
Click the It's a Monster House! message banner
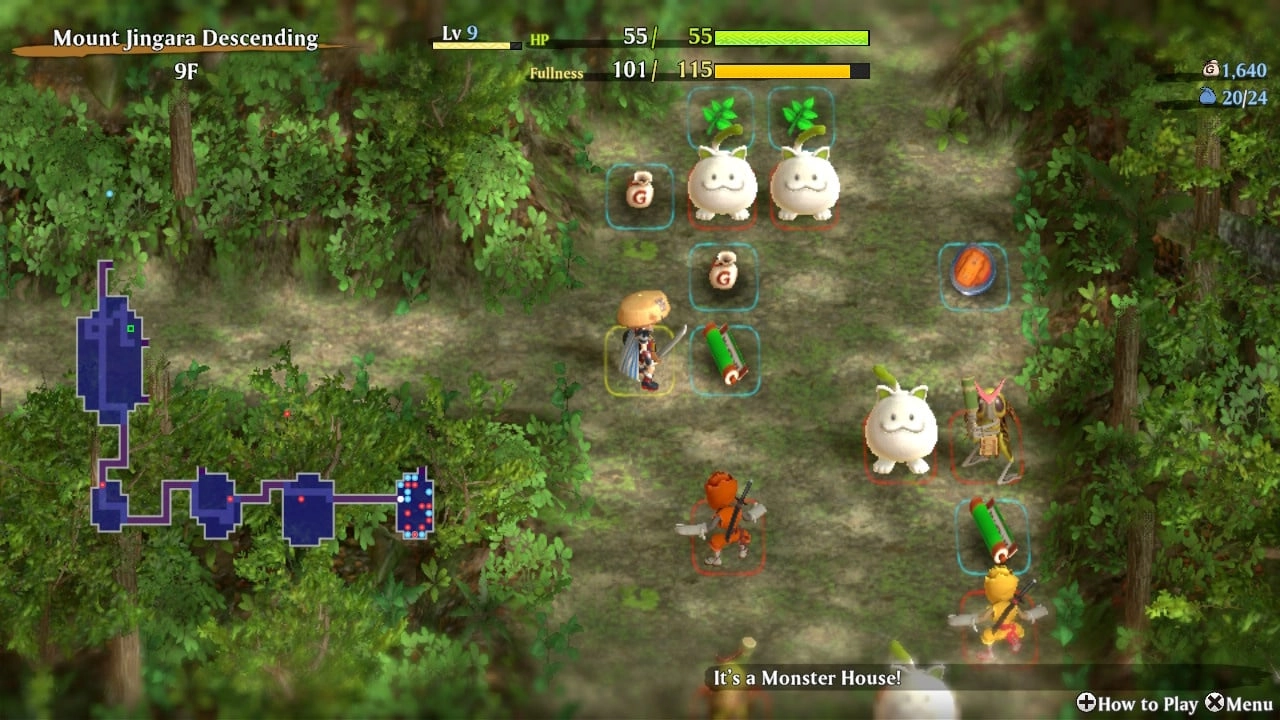(810, 678)
